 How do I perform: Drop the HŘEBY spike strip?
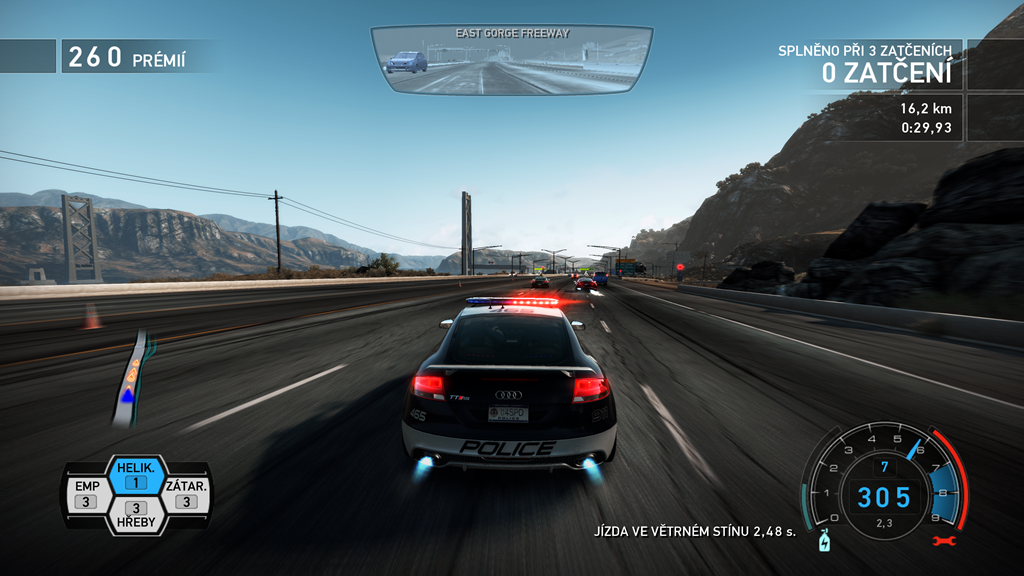pyautogui.click(x=135, y=514)
